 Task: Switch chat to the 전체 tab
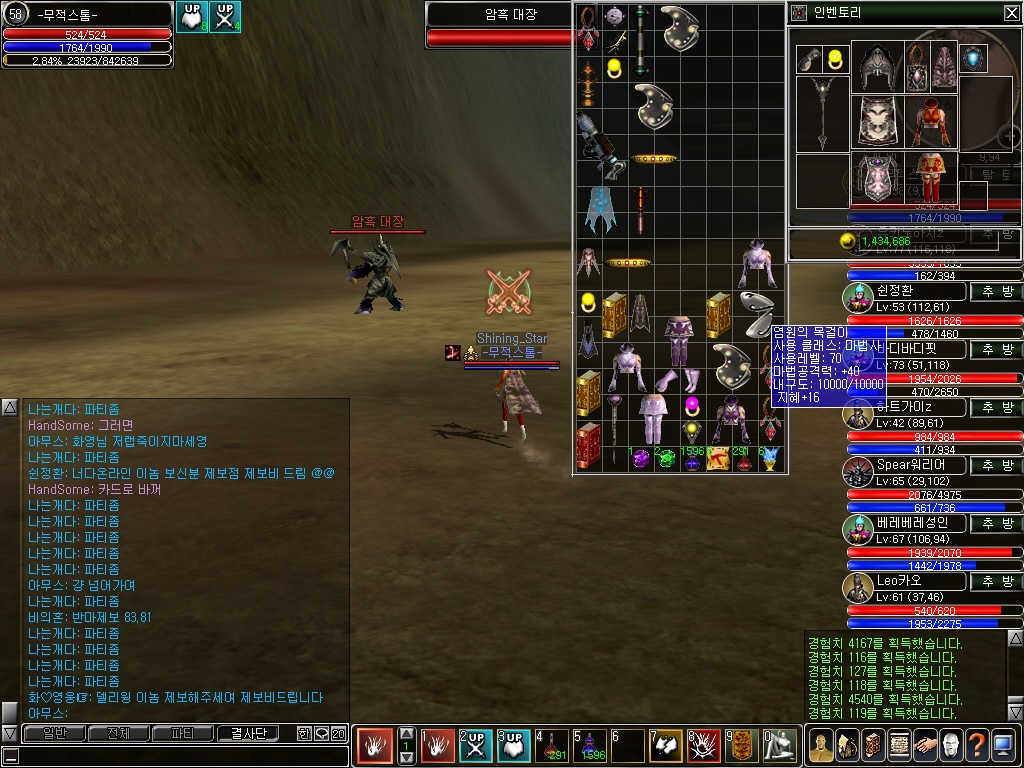click(x=118, y=733)
